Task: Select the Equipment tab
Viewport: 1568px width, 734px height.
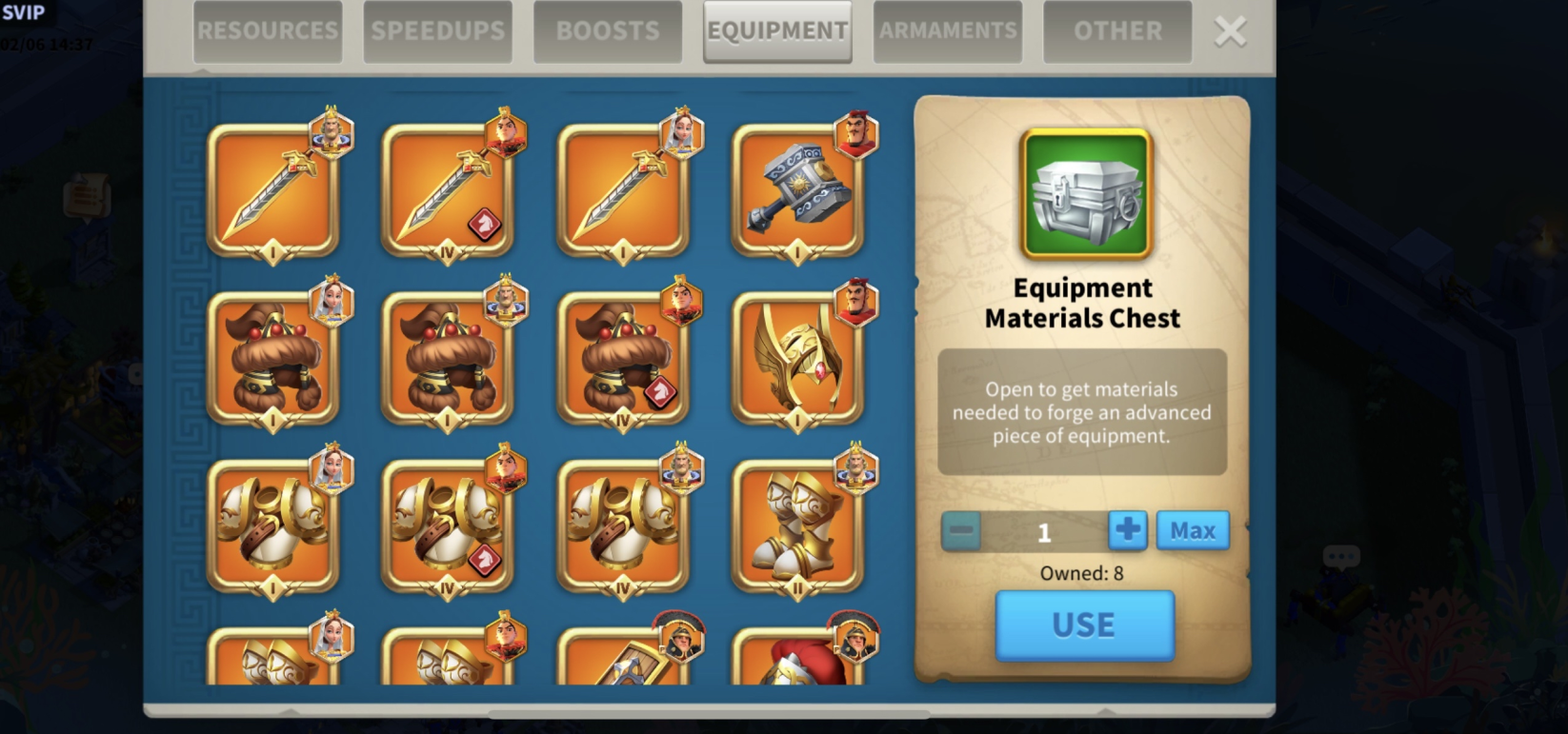Action: [777, 31]
